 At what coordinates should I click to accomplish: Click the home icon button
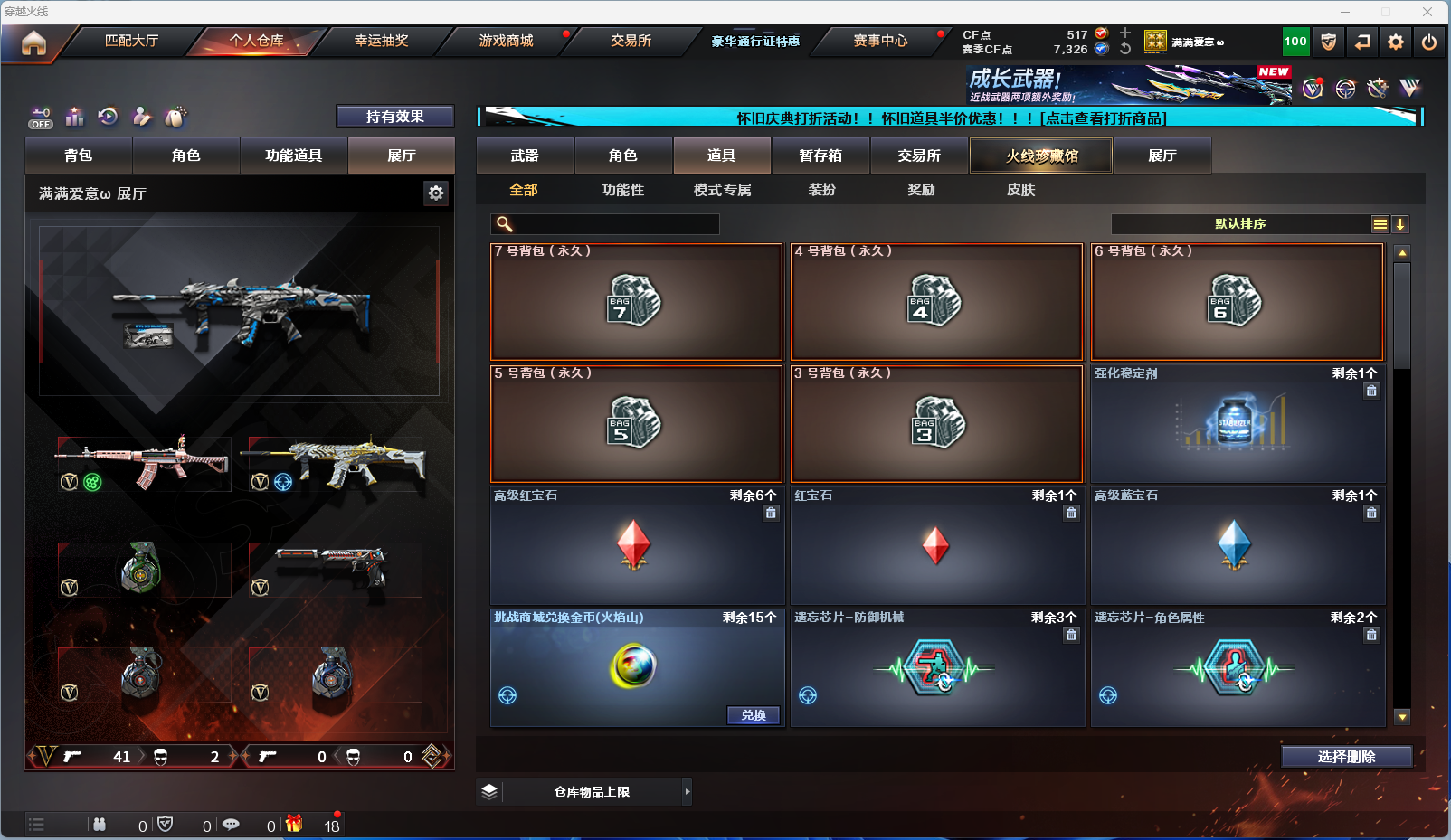[x=33, y=42]
